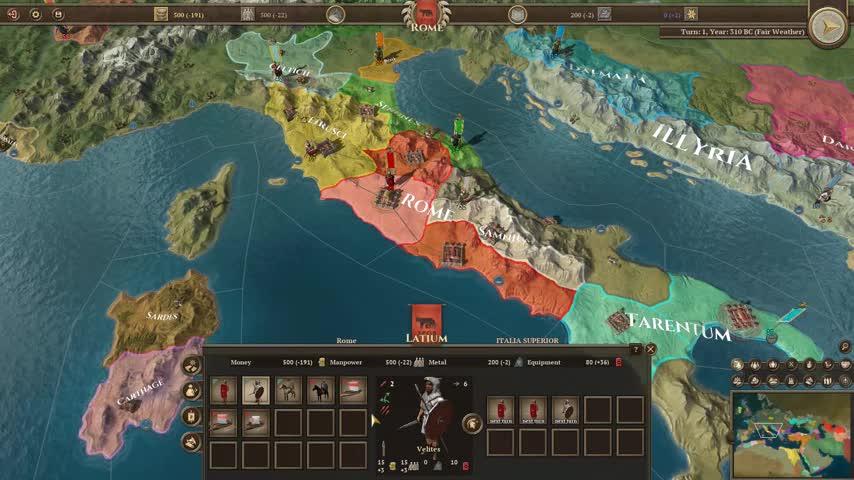End the current turn with the arrow button
Image resolution: width=854 pixels, height=480 pixels.
(828, 27)
